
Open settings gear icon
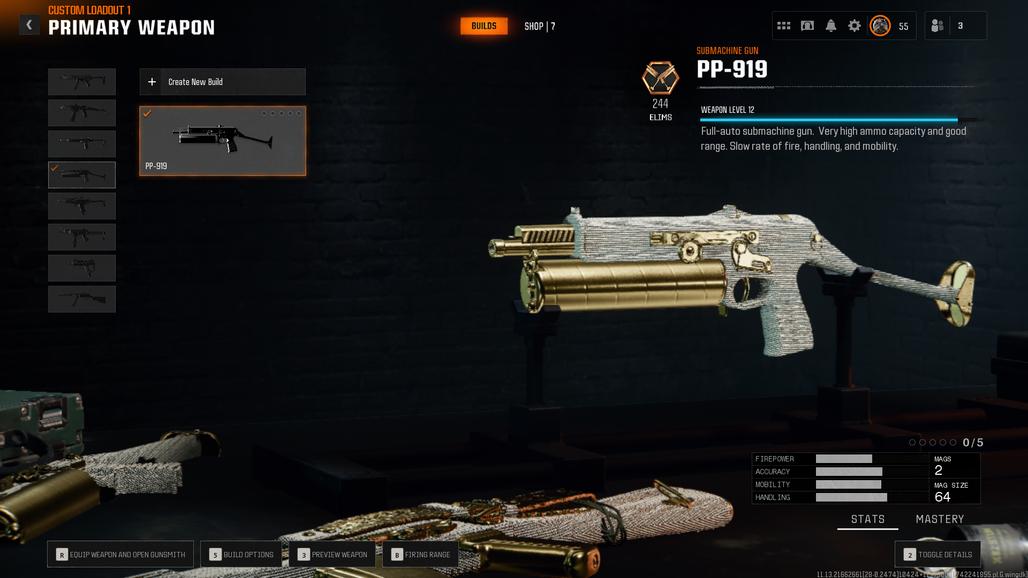[854, 26]
